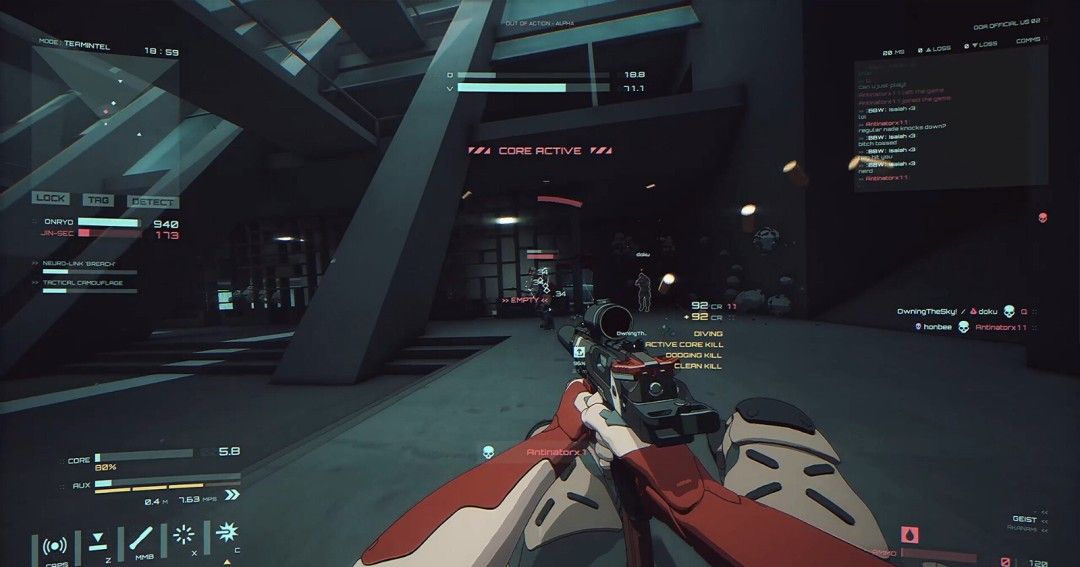The width and height of the screenshot is (1080, 567).
Task: Activate the downward triangle slam ability icon
Action: (98, 543)
